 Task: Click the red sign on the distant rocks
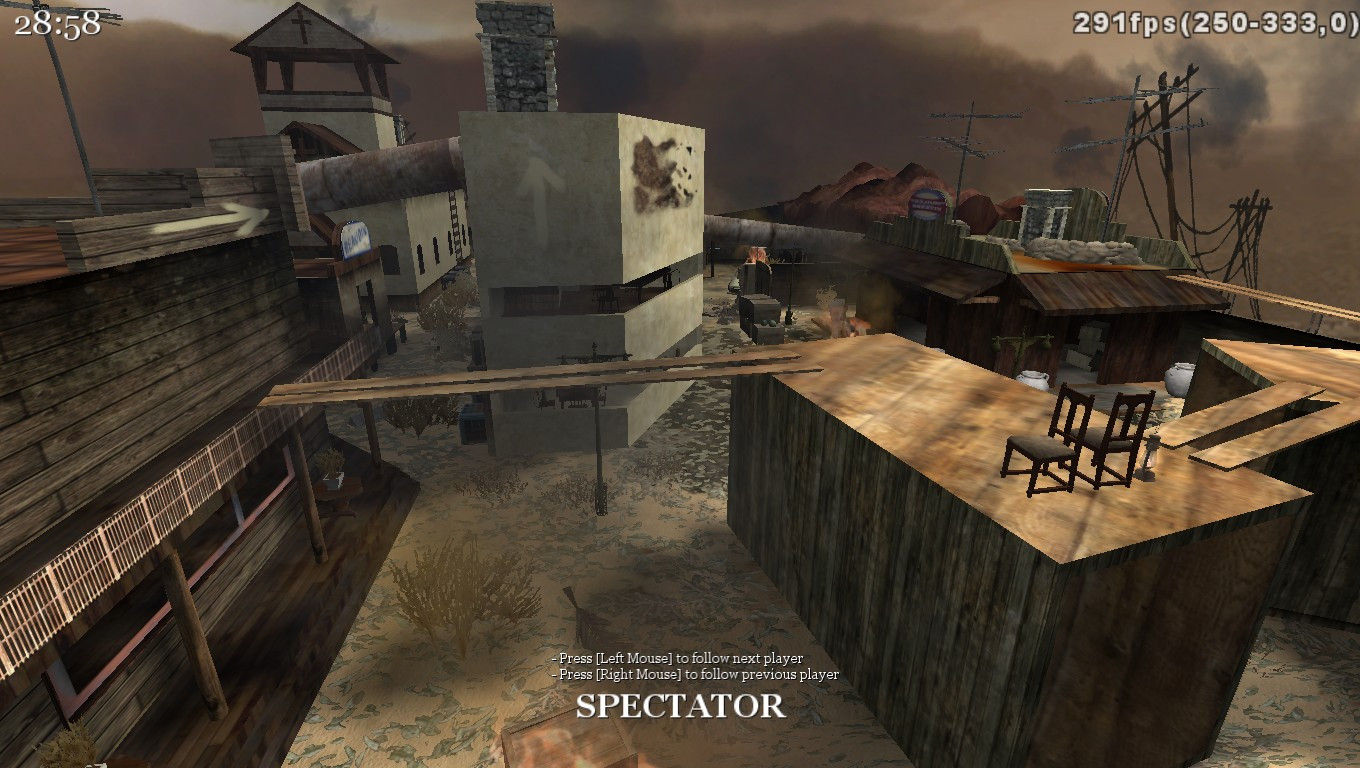pyautogui.click(x=926, y=205)
